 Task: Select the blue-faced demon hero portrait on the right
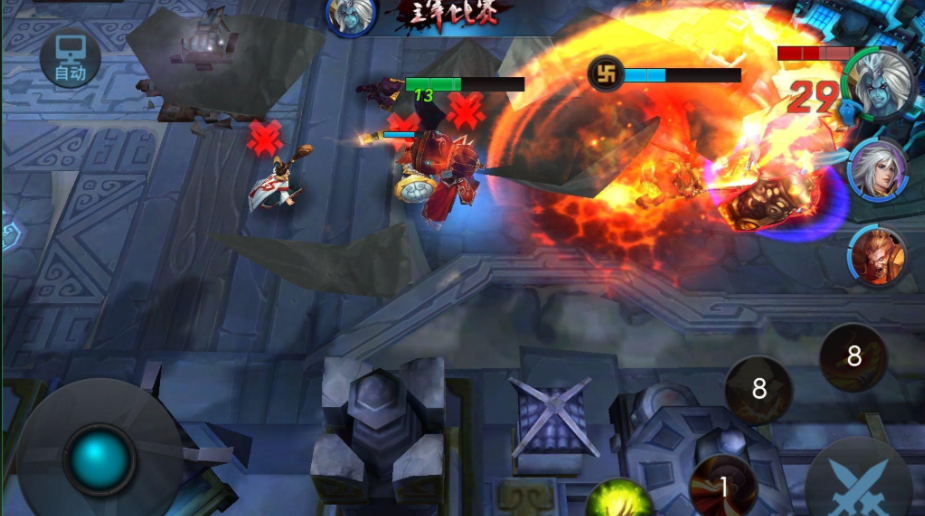click(880, 85)
